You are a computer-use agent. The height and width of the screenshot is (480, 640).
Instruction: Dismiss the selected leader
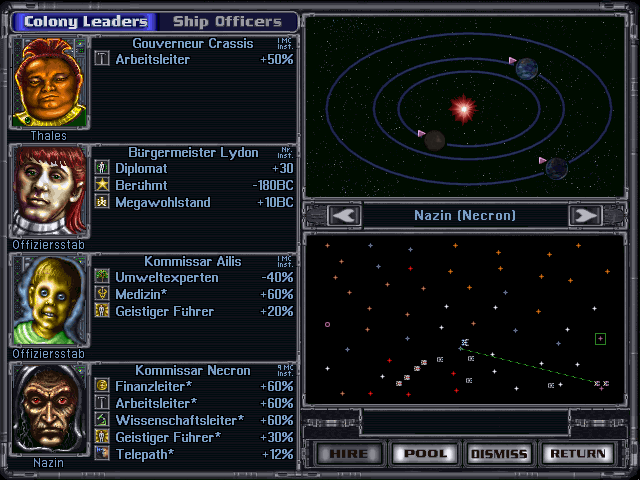pos(499,453)
